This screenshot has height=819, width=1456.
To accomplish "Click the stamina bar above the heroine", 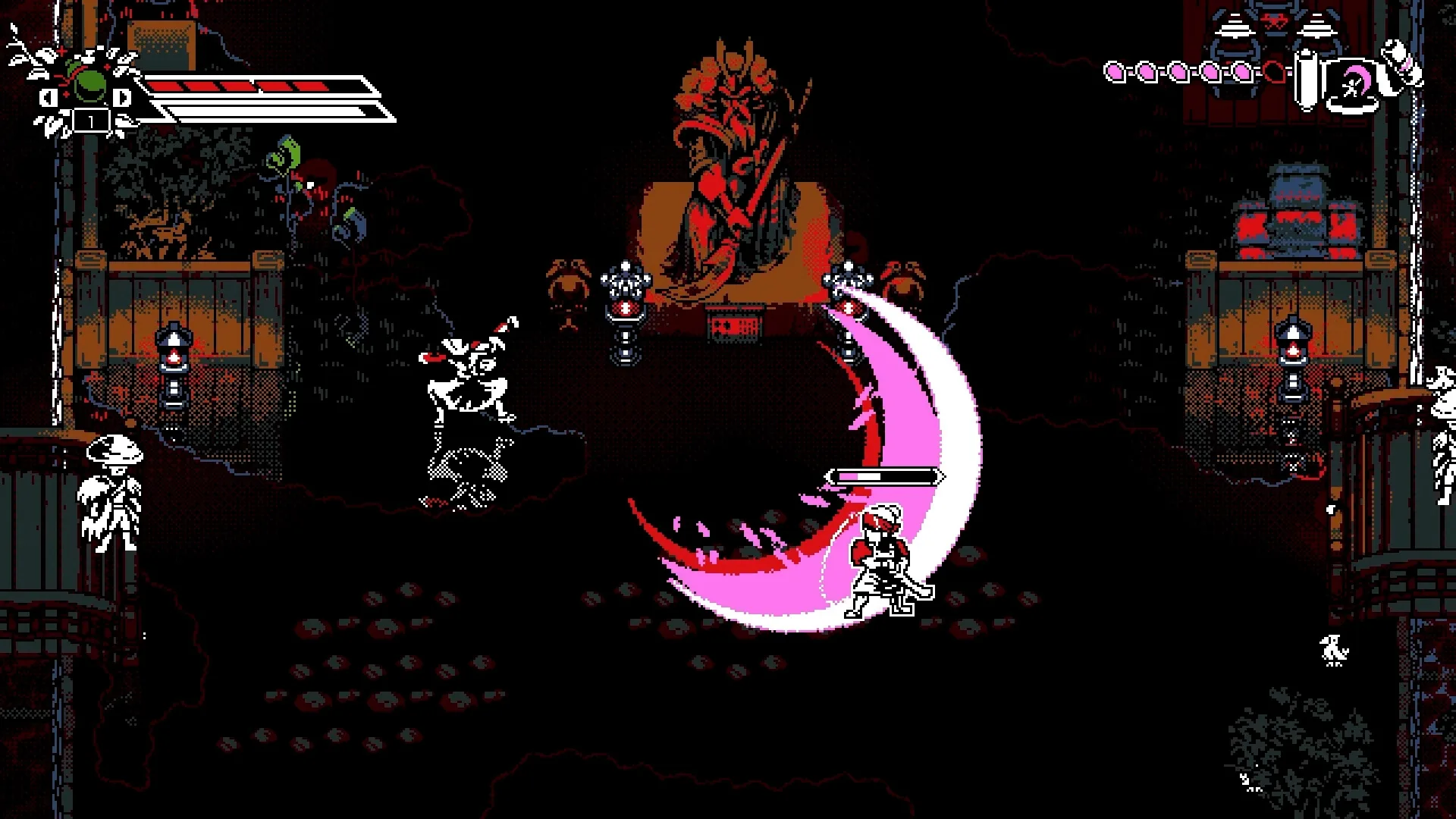I will 883,478.
